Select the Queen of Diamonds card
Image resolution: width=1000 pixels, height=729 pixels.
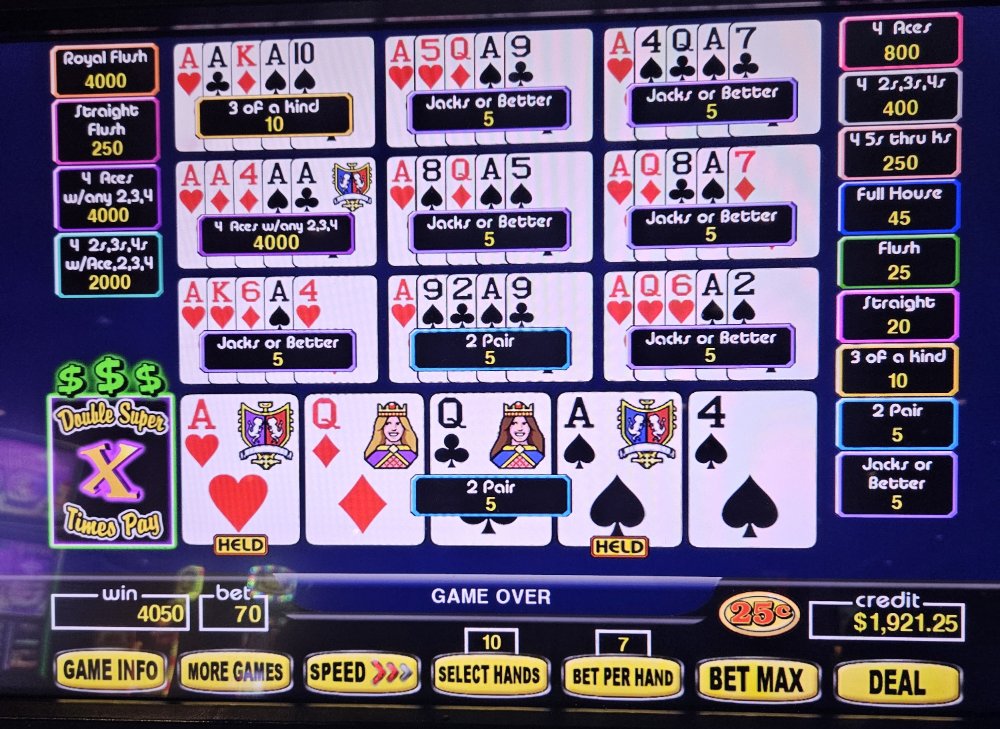point(363,468)
